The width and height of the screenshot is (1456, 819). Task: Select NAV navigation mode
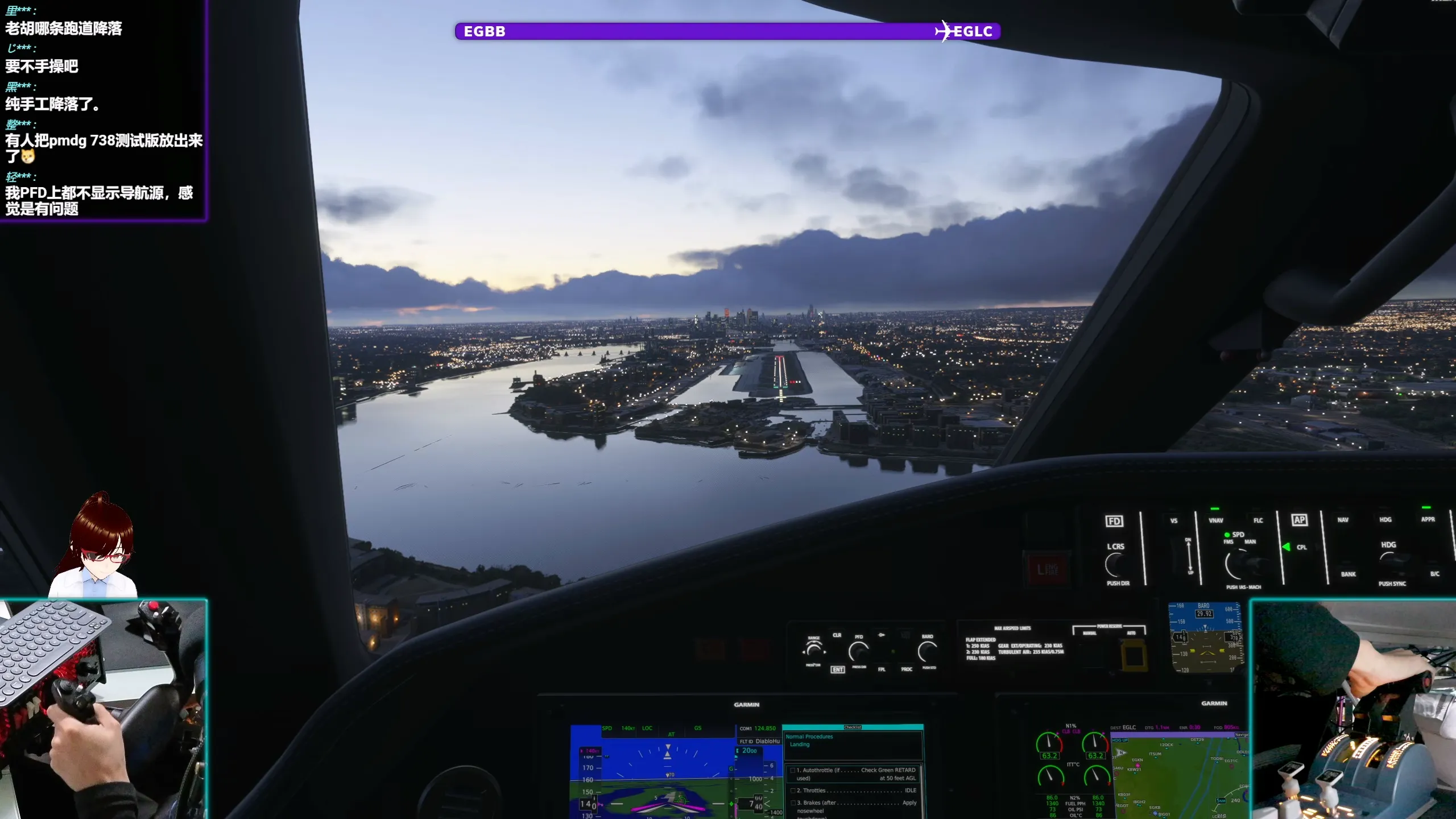coord(1343,519)
